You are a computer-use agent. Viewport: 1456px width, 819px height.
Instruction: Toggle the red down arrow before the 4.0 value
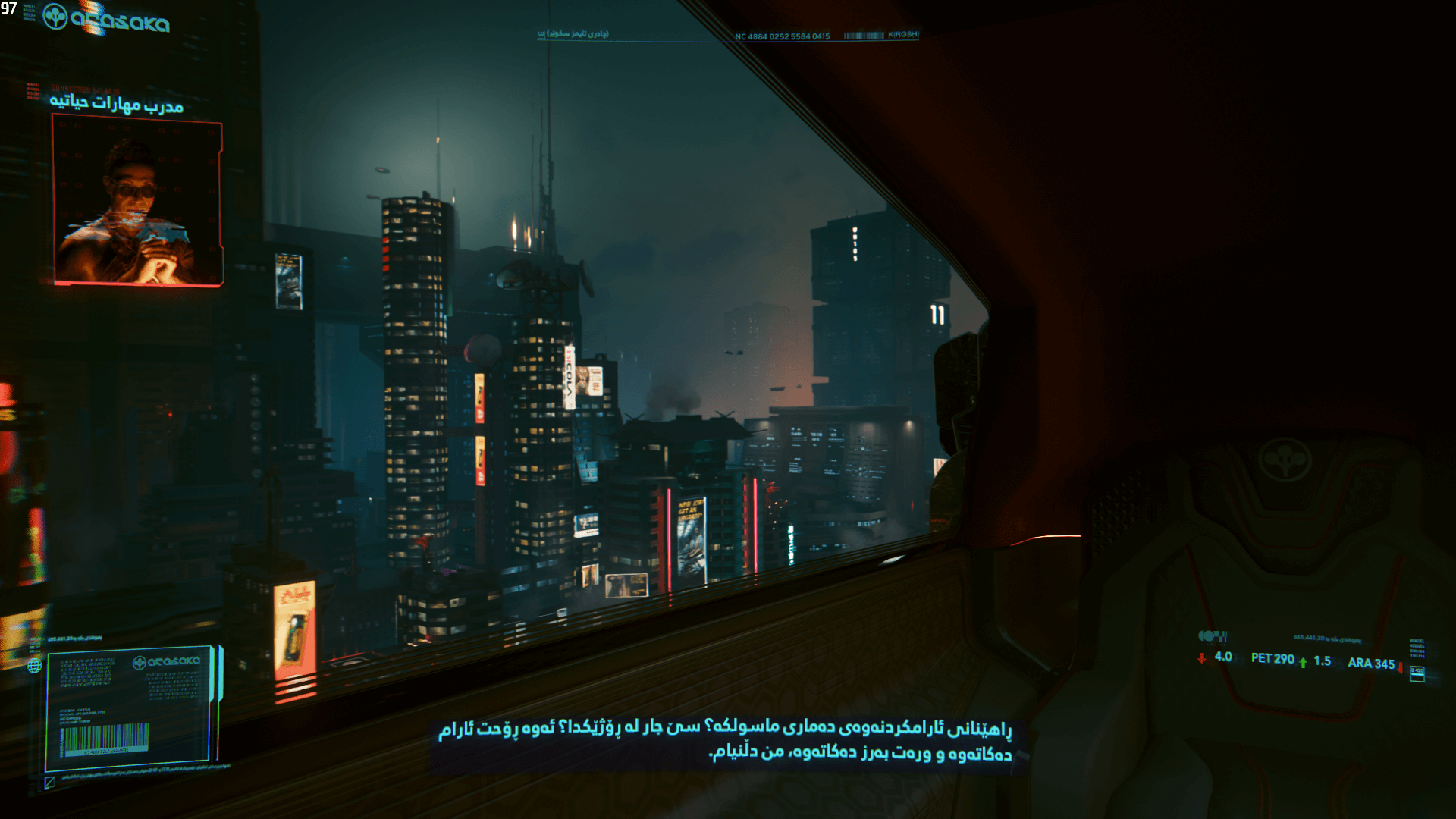pos(1202,658)
